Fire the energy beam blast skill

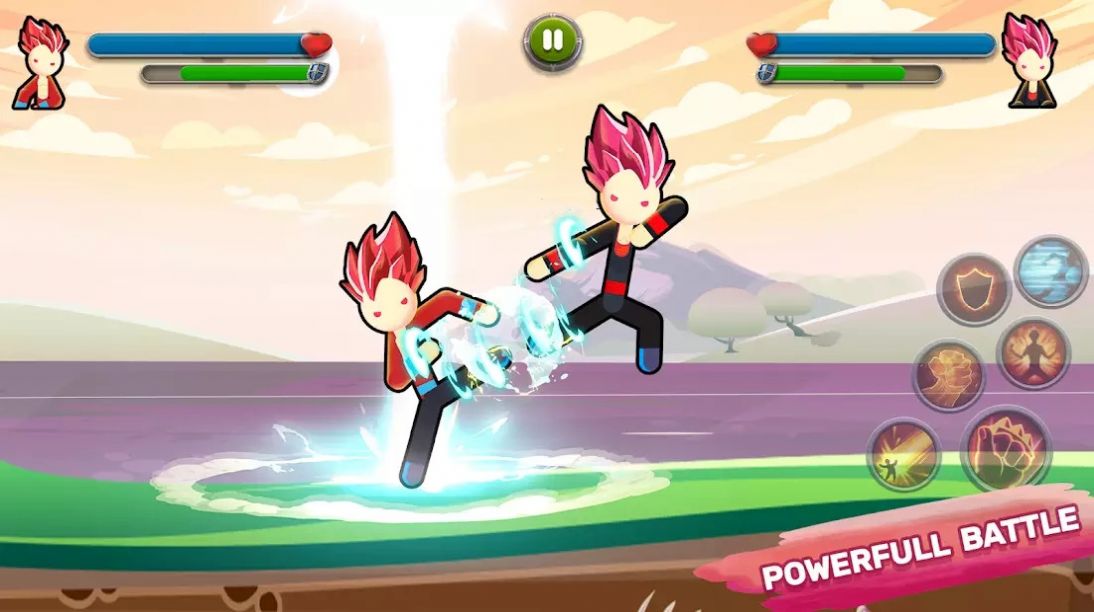(x=903, y=454)
